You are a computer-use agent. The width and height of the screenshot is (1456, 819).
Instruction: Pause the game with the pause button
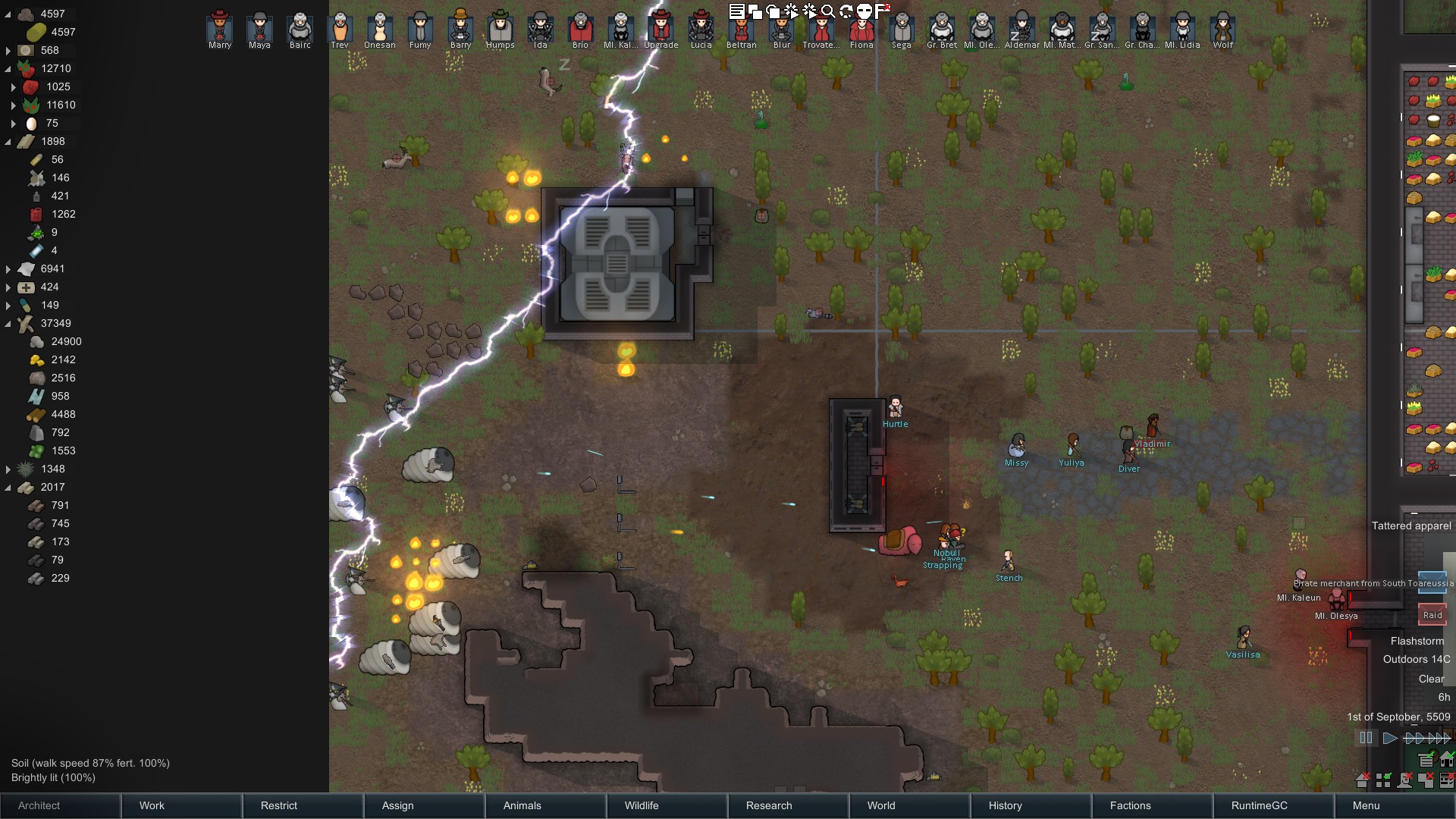(x=1366, y=738)
